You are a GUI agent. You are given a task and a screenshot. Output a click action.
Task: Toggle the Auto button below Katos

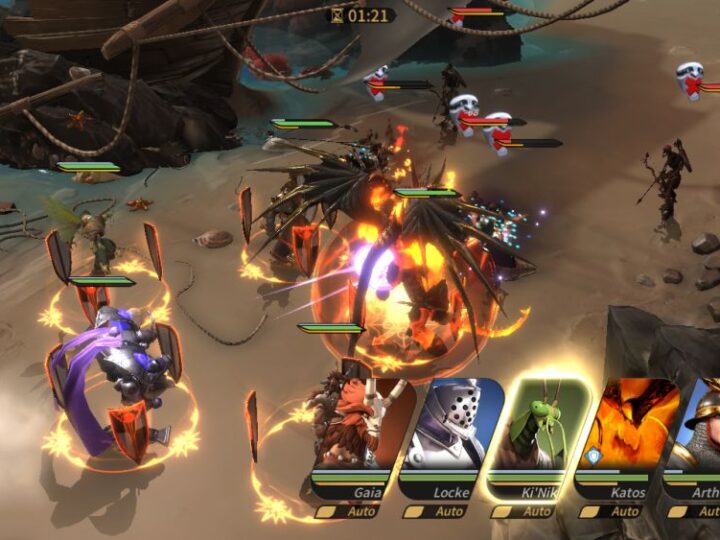coord(613,511)
